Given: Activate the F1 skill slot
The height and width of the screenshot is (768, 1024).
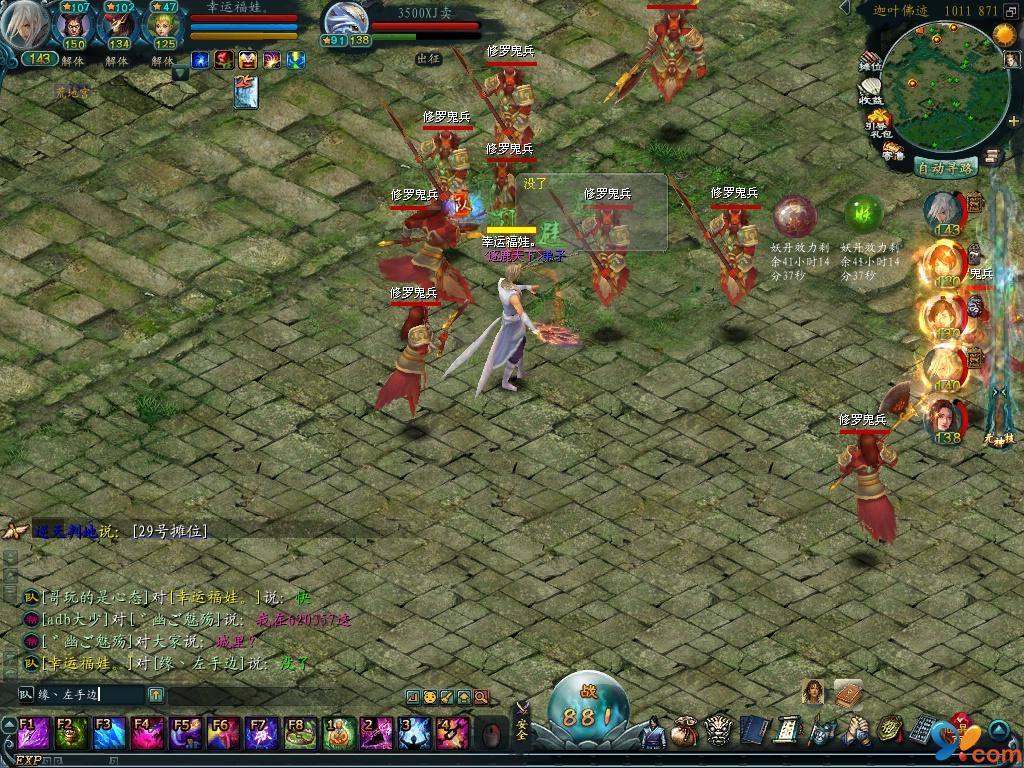Looking at the screenshot, I should click(x=33, y=733).
